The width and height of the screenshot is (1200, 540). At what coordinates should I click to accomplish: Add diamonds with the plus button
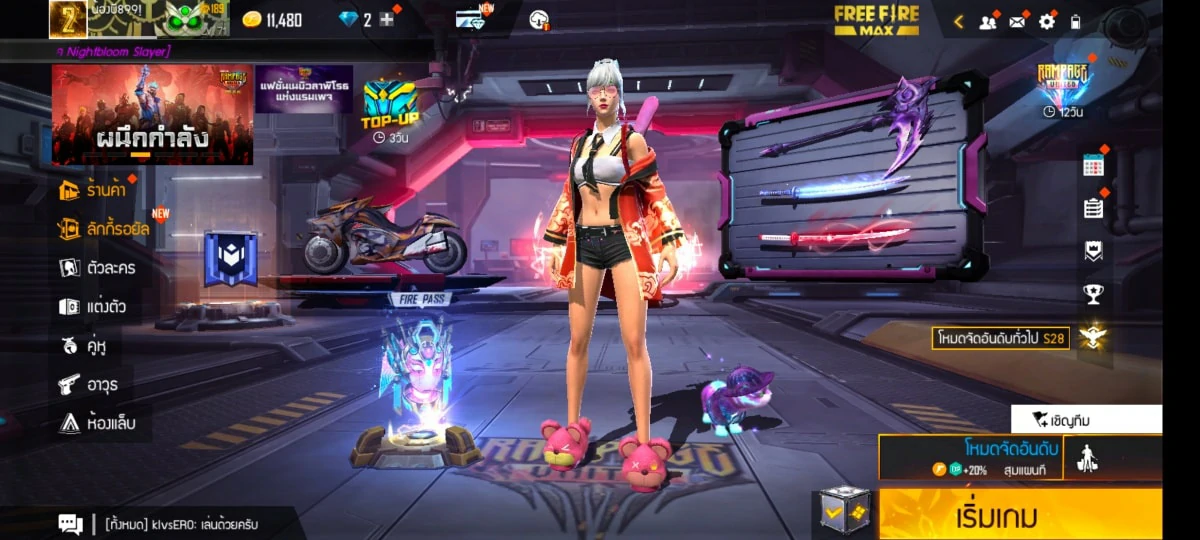pos(386,20)
